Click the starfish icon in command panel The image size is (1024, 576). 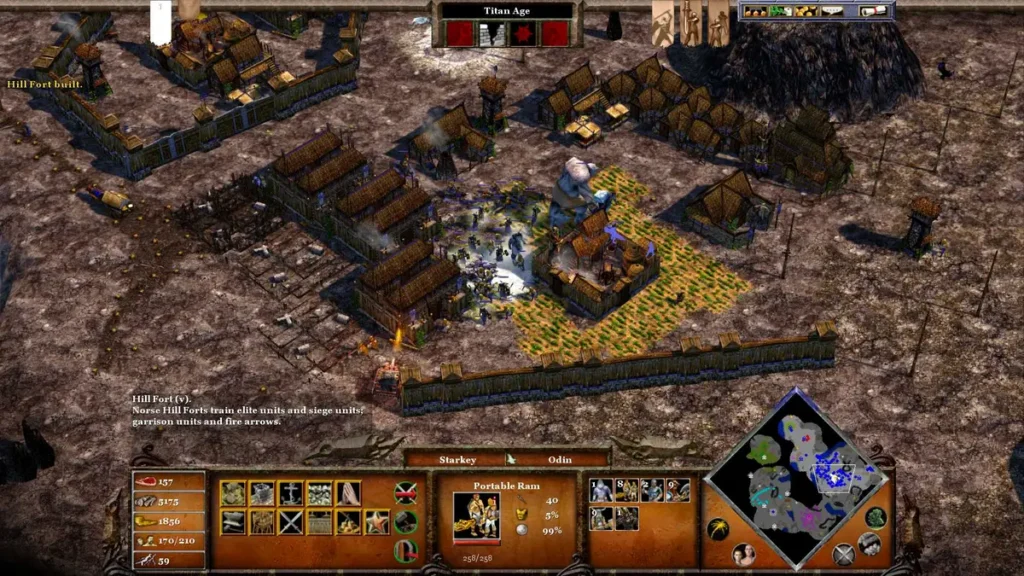377,522
